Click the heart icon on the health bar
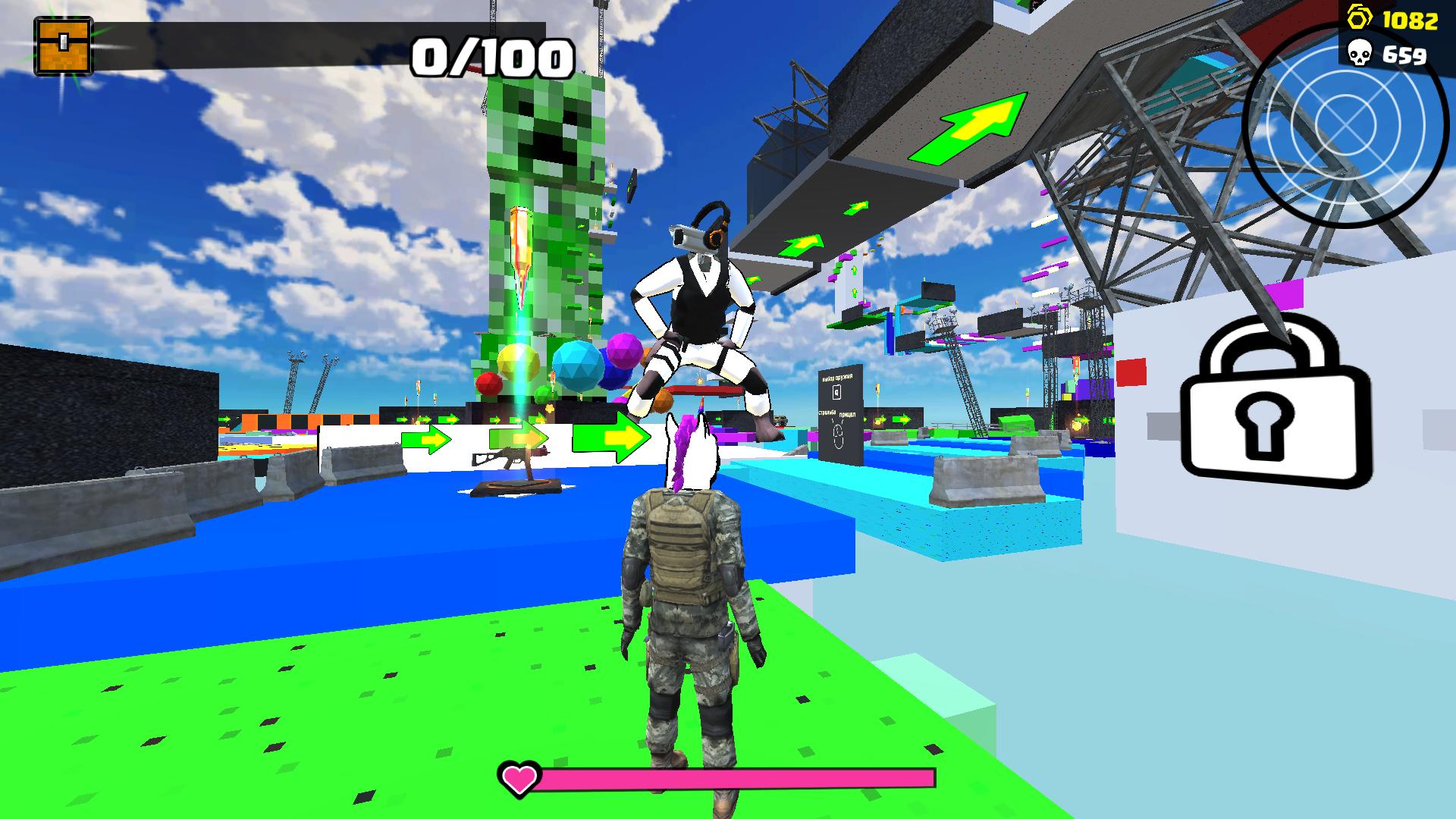Screen dimensions: 1456x819 point(518,779)
